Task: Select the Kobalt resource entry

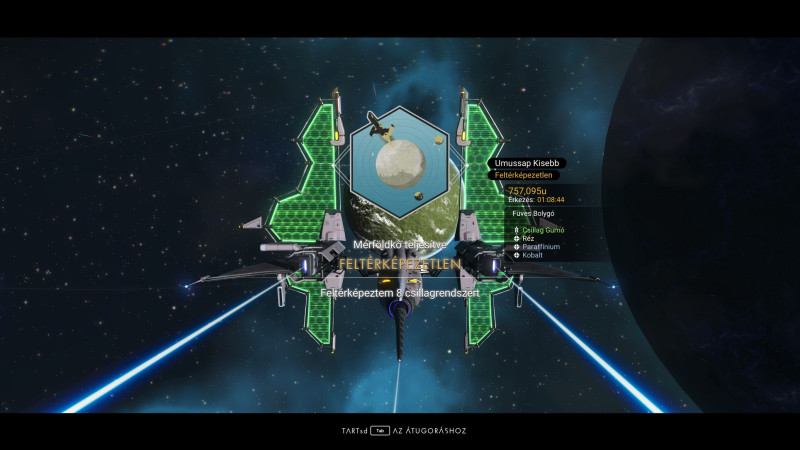Action: (x=533, y=255)
